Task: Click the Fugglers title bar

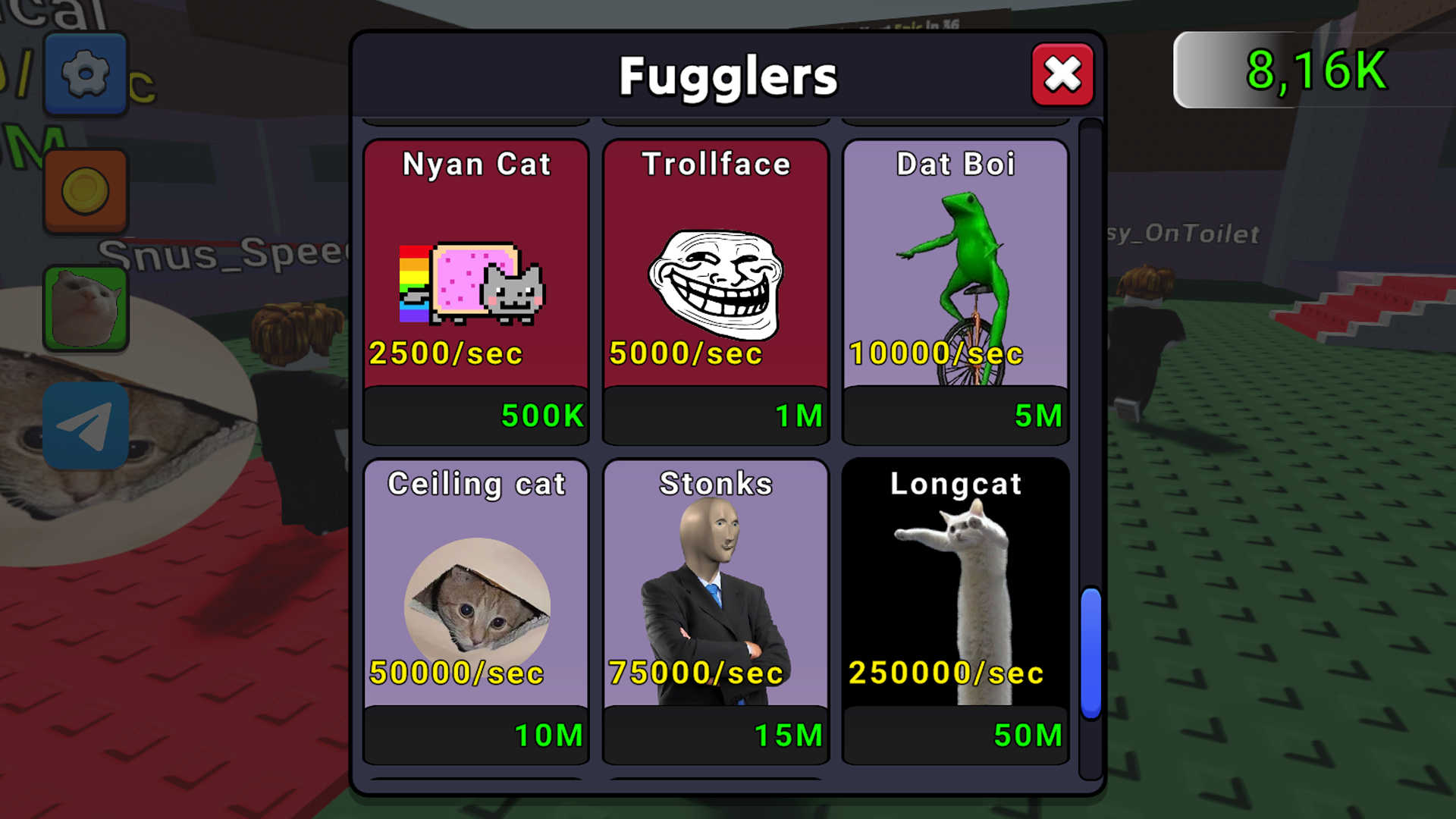Action: click(726, 75)
